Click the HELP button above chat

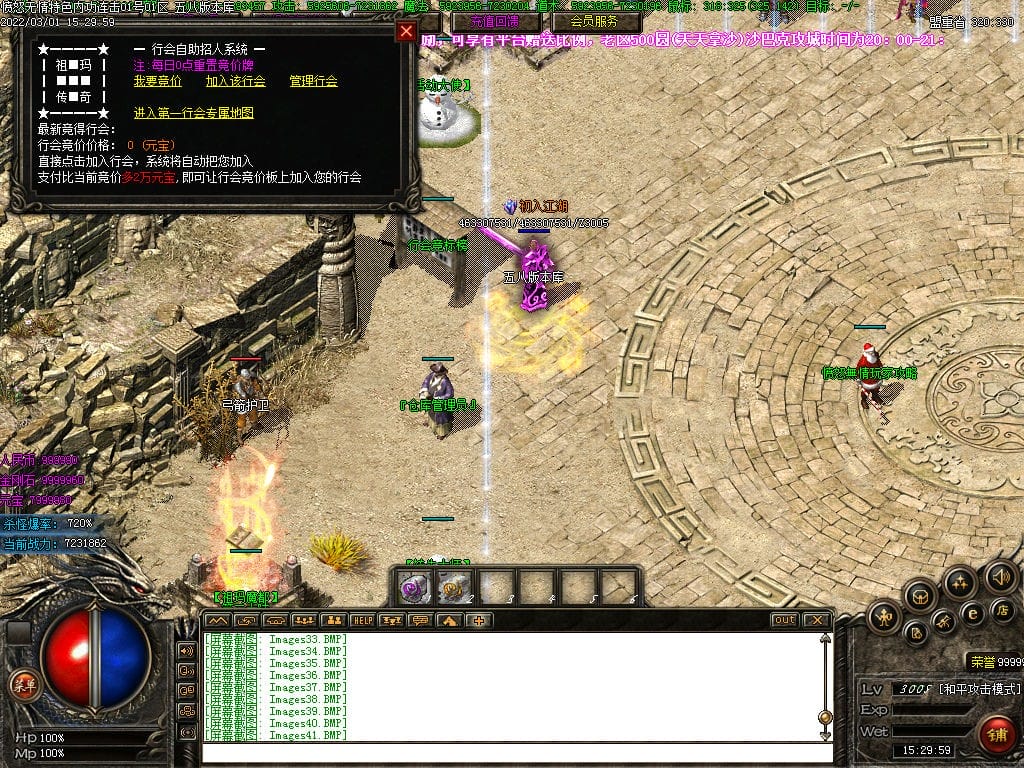tap(362, 621)
